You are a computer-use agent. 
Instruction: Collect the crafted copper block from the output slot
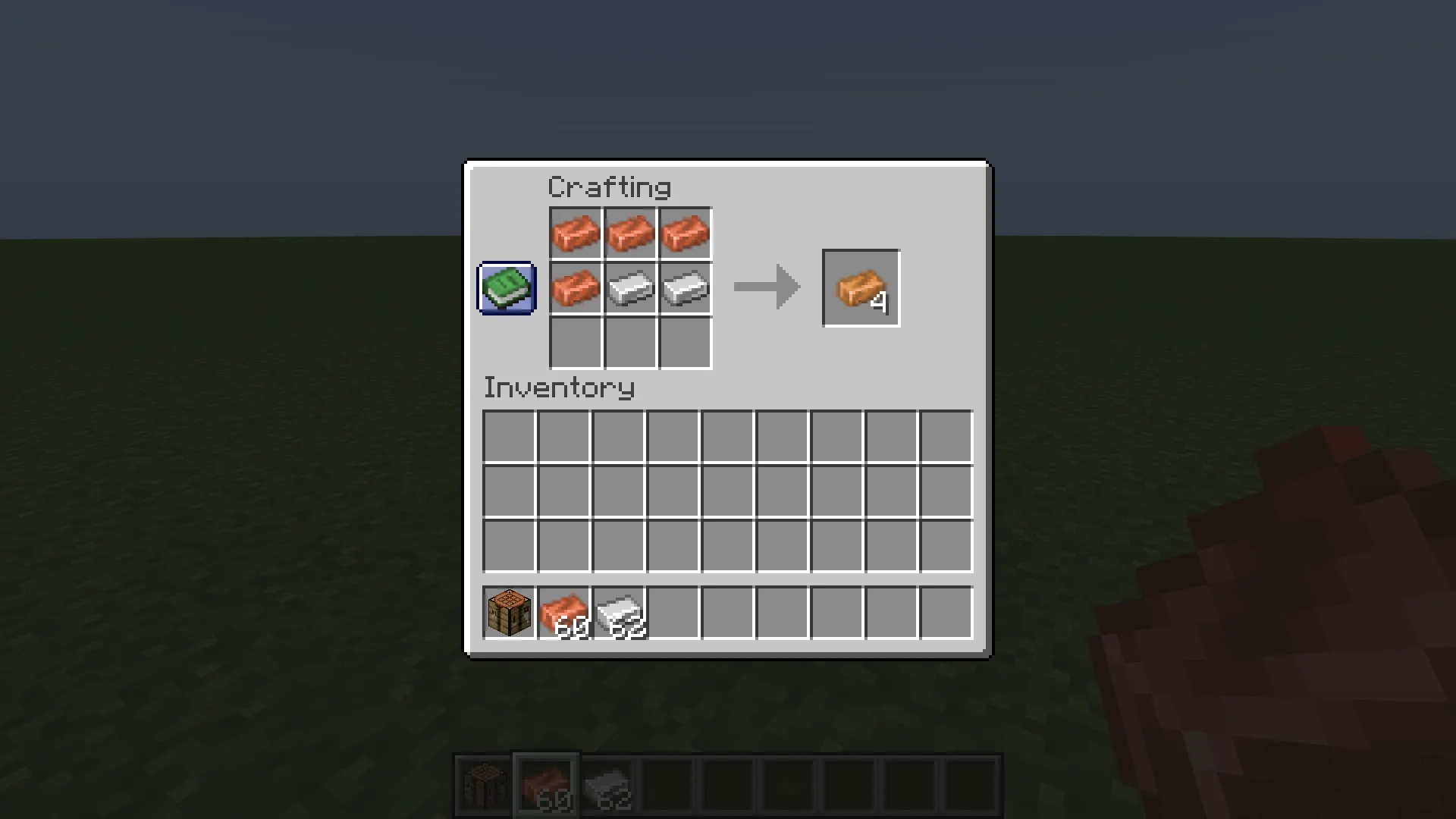(x=861, y=287)
